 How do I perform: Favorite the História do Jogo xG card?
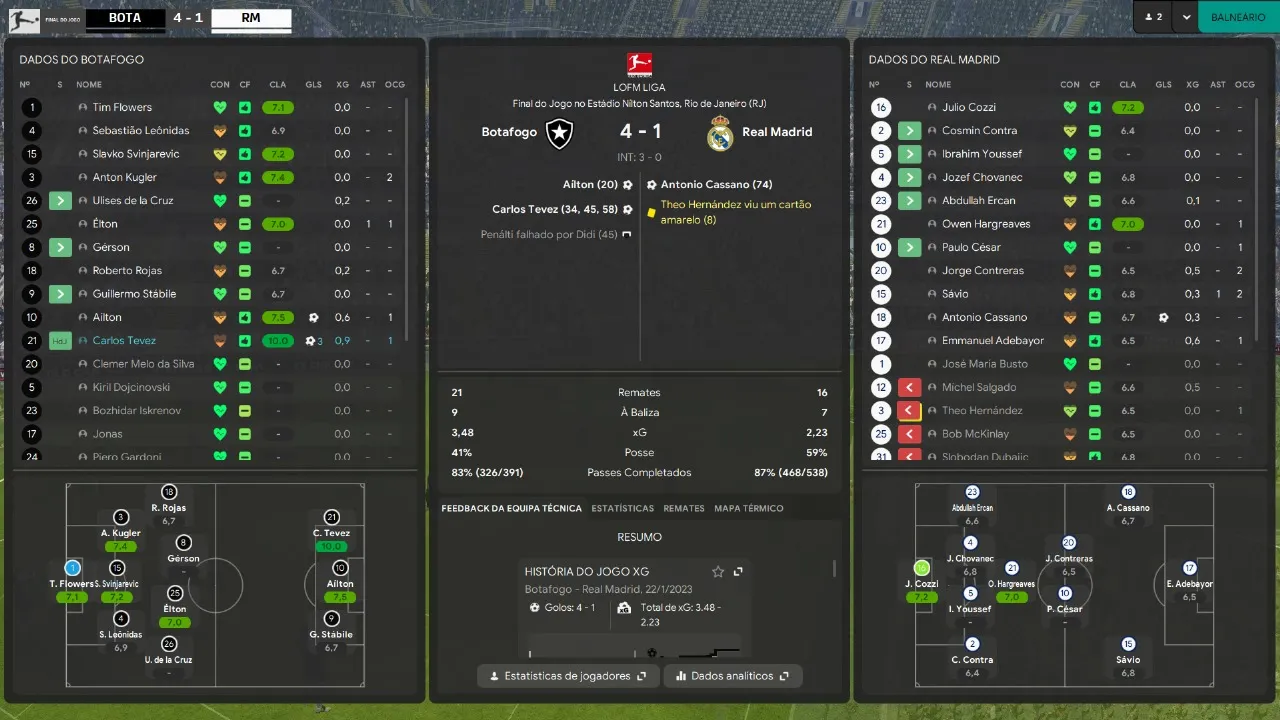717,572
